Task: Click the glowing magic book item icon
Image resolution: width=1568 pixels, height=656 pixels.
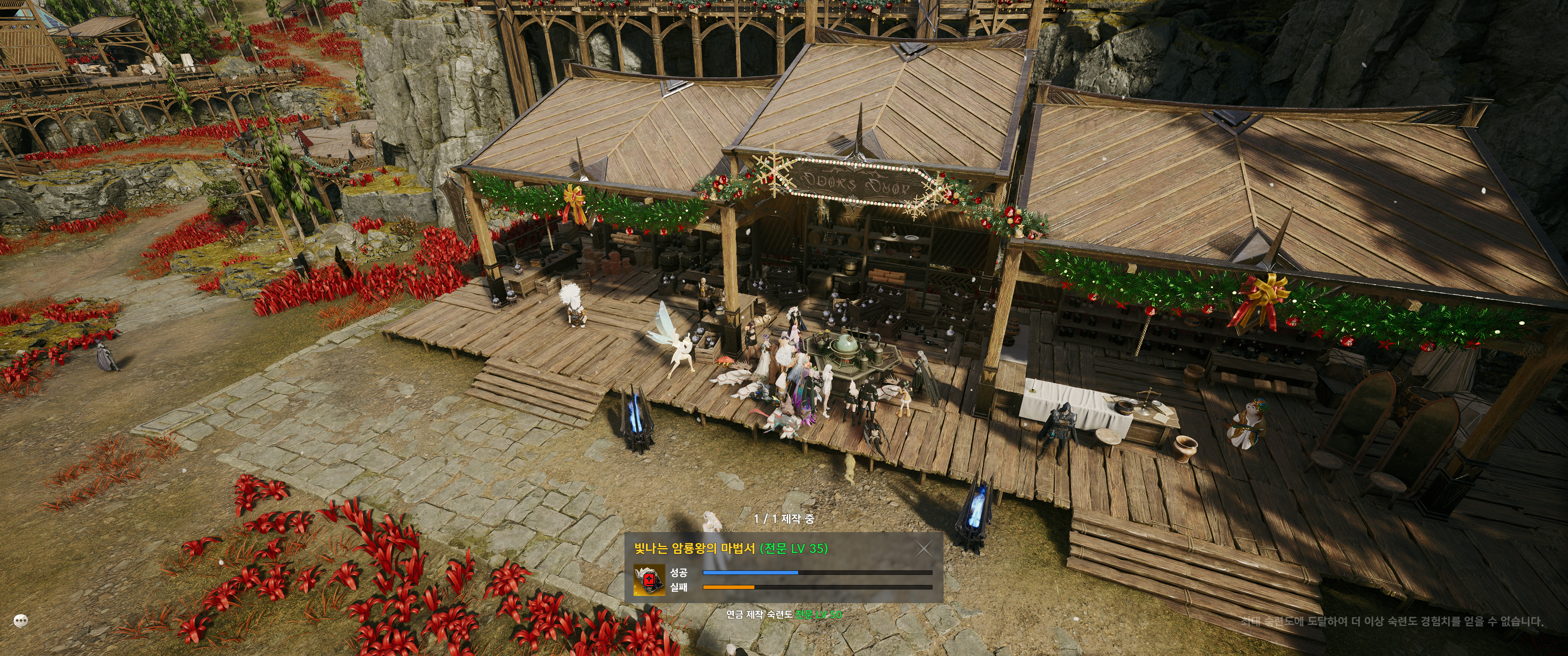Action: coord(648,580)
